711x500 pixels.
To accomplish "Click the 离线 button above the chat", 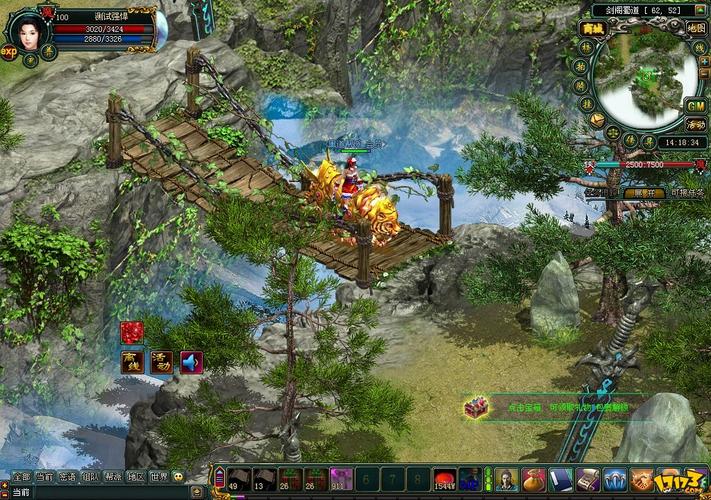I will [132, 362].
